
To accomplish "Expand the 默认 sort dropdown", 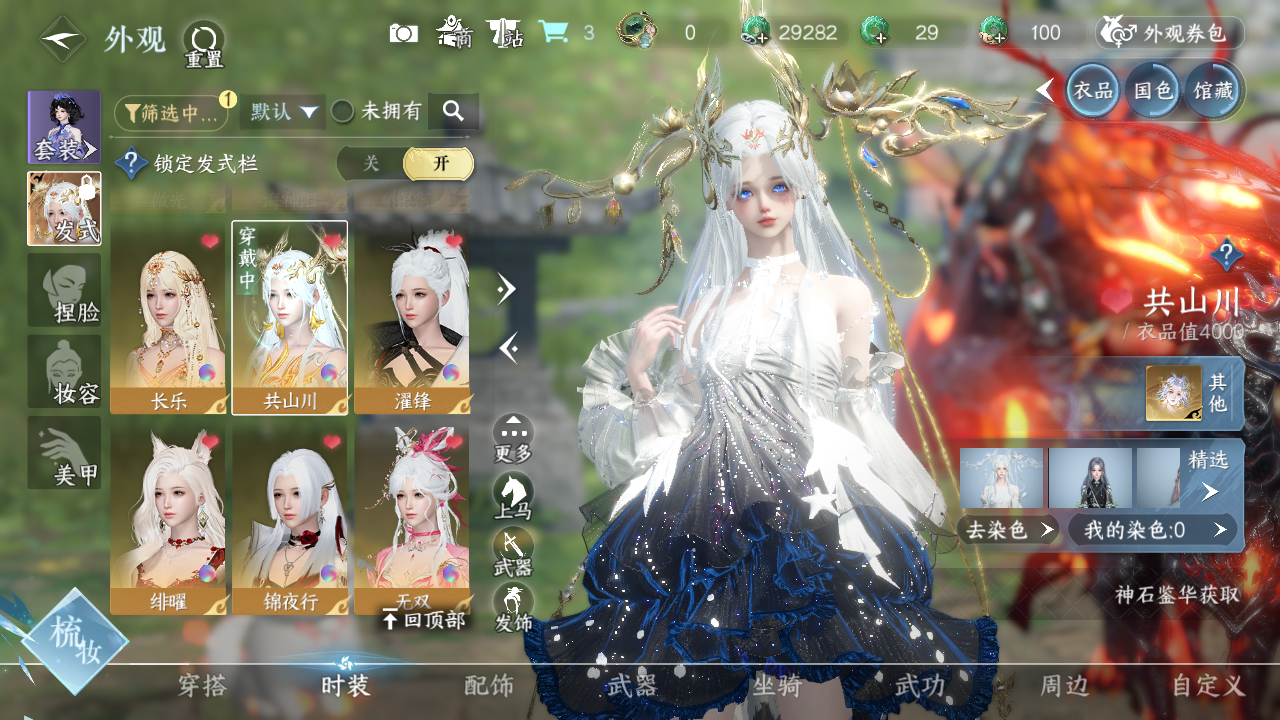I will pyautogui.click(x=283, y=112).
